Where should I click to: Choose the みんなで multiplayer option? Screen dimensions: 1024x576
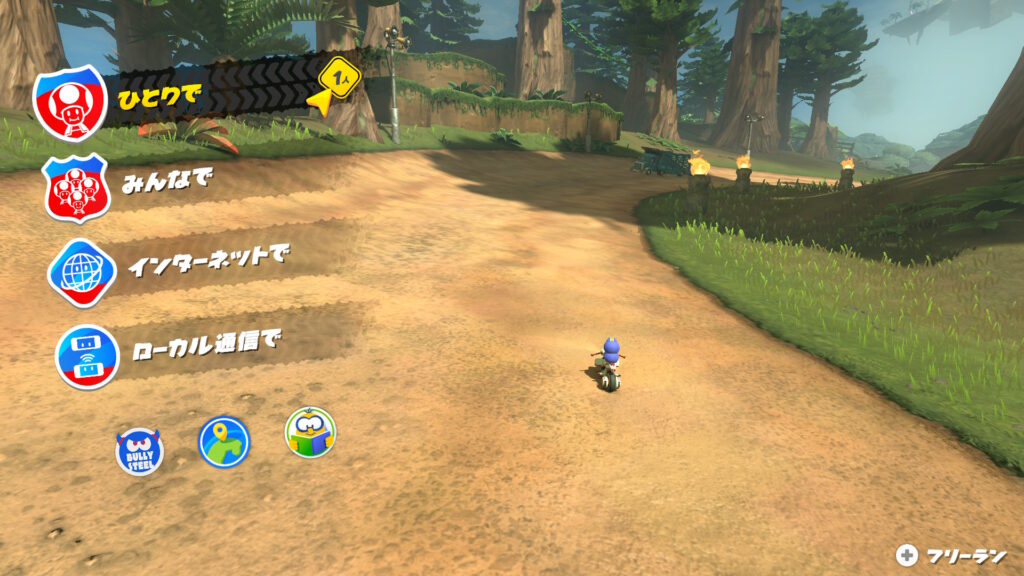(x=150, y=186)
